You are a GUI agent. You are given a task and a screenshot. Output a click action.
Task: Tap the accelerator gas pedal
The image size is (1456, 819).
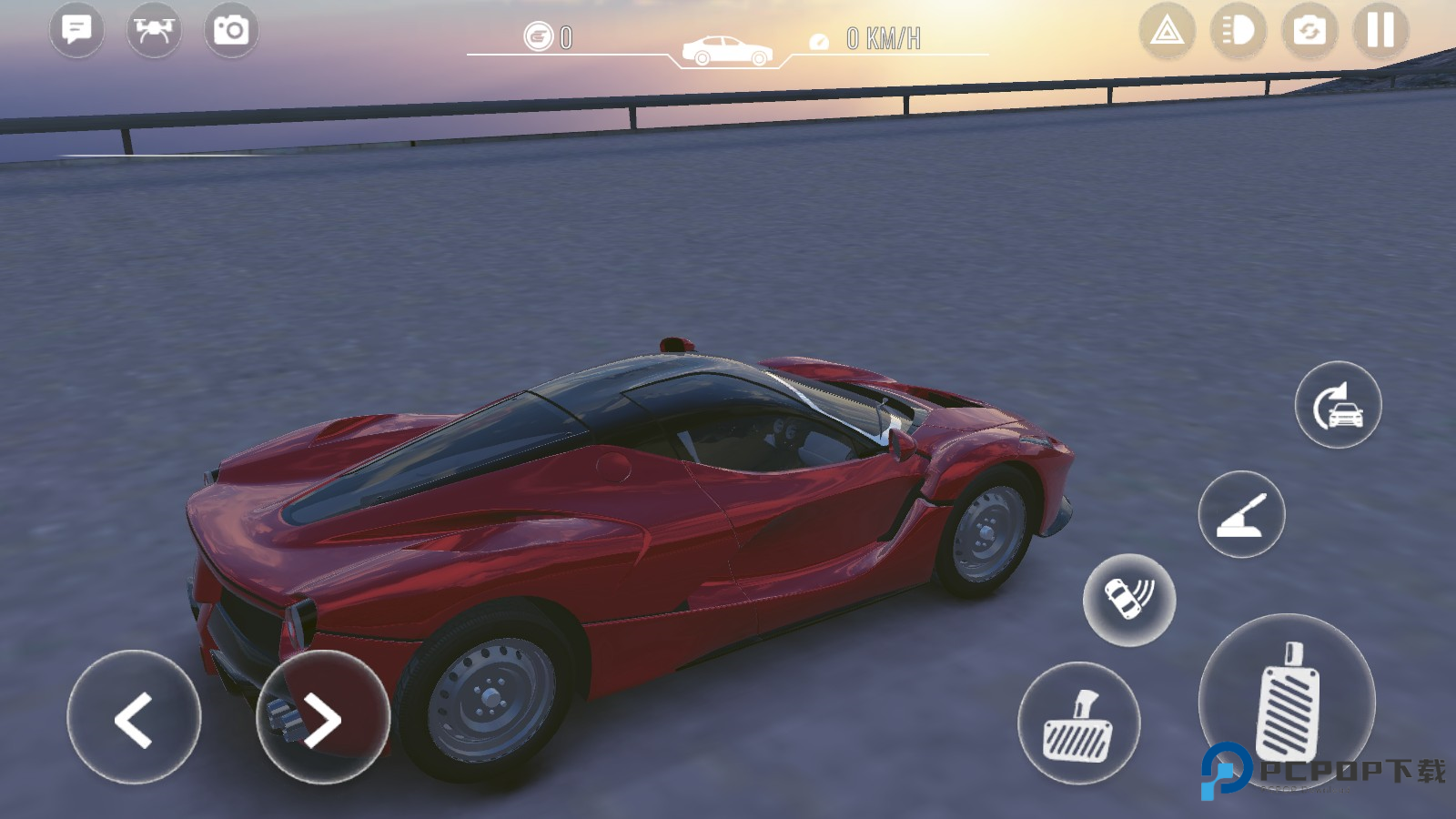coord(1287,701)
